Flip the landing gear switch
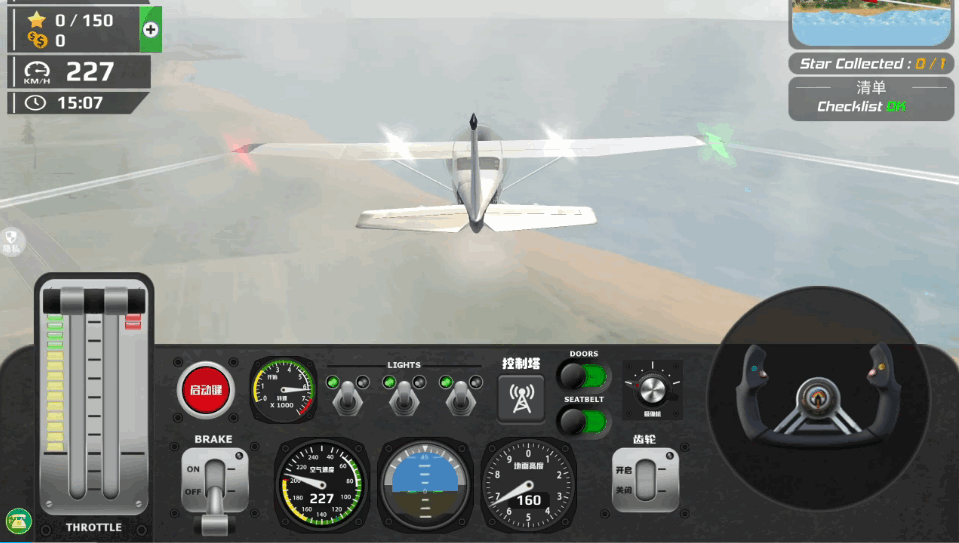This screenshot has height=543, width=959. tap(645, 480)
